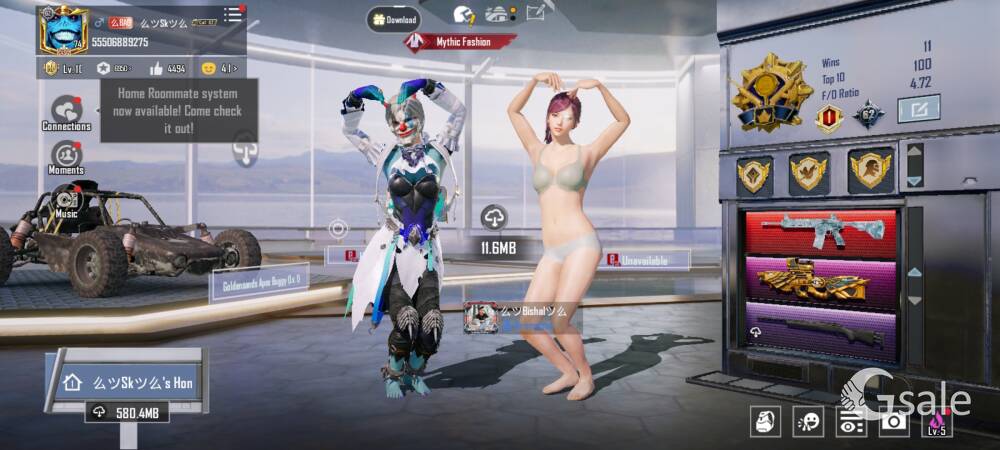Open the smiley-face popularity counter
Viewport: 1000px width, 450px height.
click(x=209, y=68)
